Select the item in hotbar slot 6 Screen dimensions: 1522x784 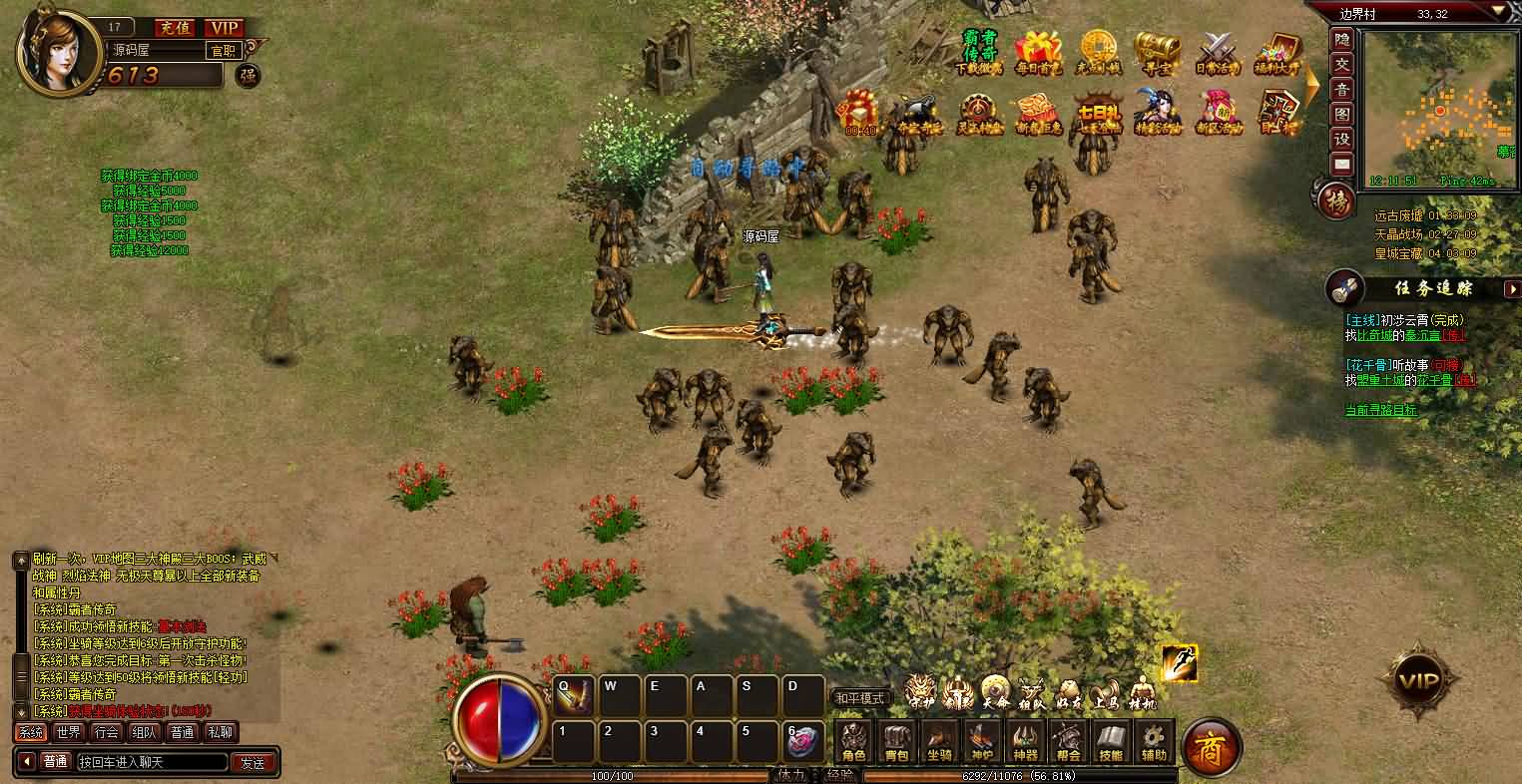(x=803, y=741)
